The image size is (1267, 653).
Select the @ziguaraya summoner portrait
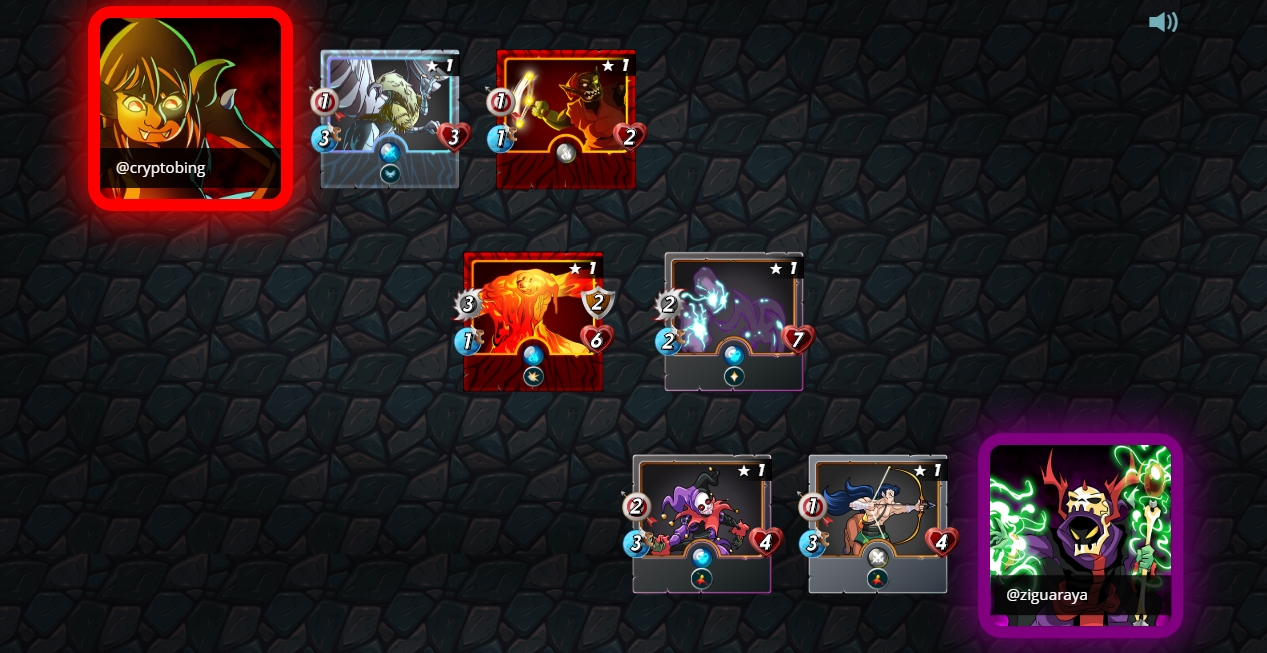coord(1080,535)
